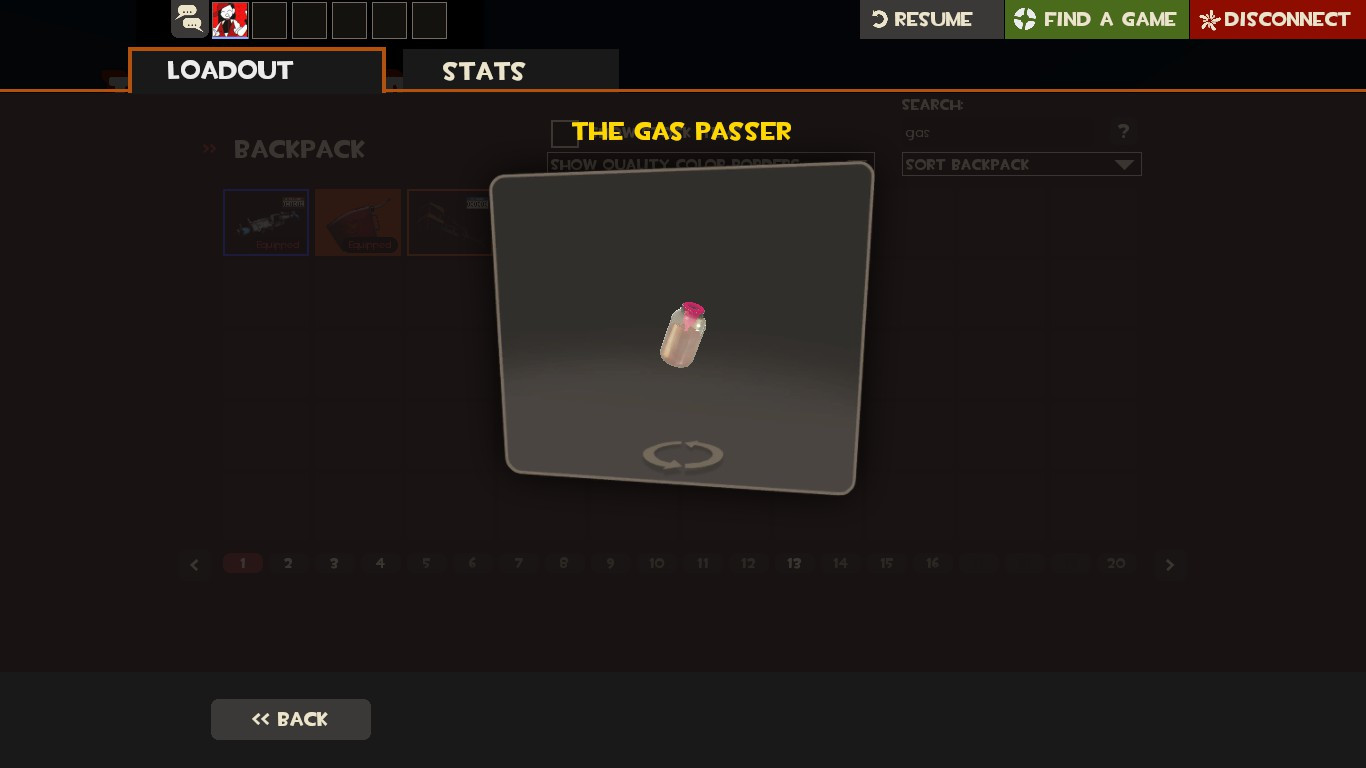Screen dimensions: 1366x768
Task: Click inside the search field containing 'gas'
Action: point(1000,132)
